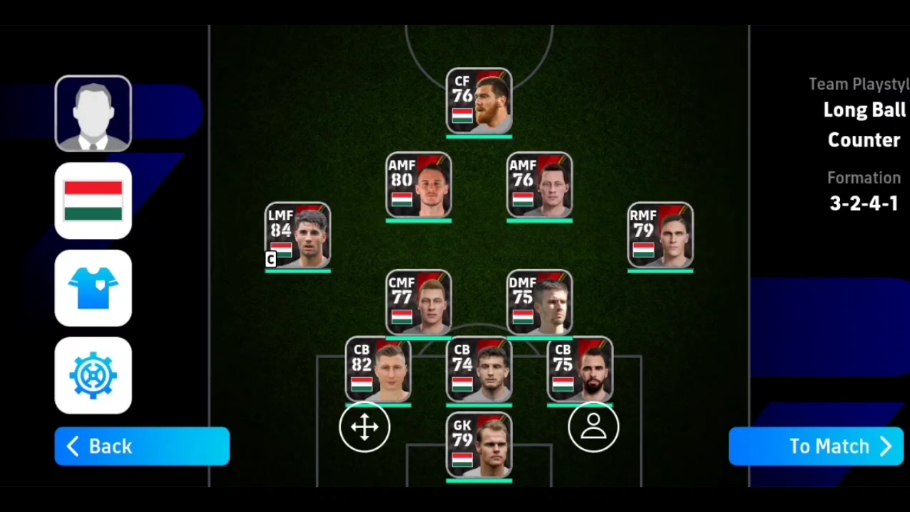
Task: Select the Hungary flag team tile
Action: tap(93, 201)
